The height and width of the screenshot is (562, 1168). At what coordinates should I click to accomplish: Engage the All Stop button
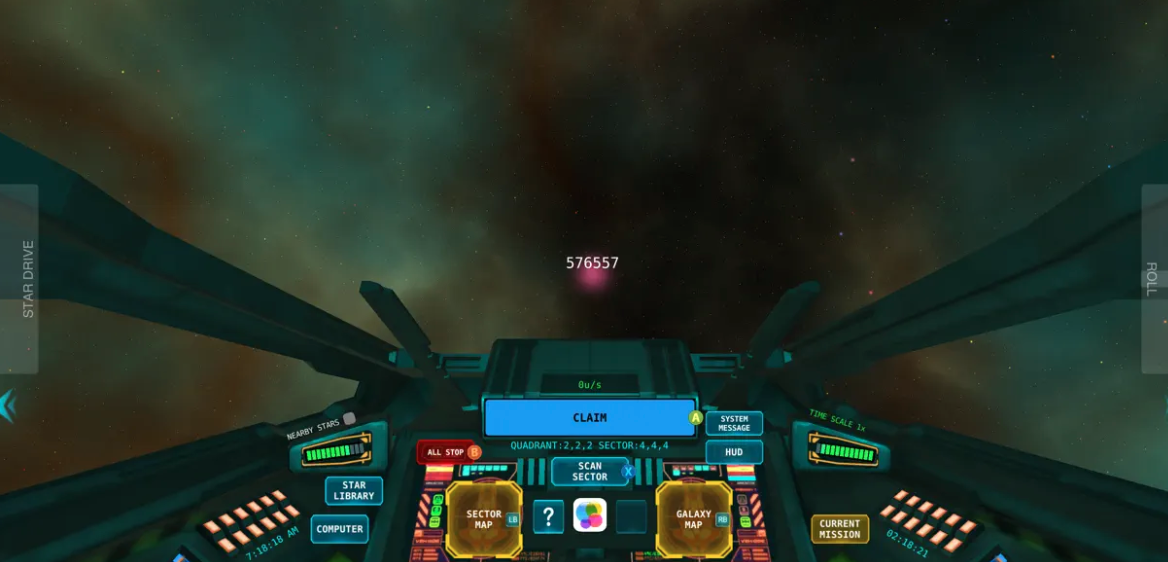447,452
